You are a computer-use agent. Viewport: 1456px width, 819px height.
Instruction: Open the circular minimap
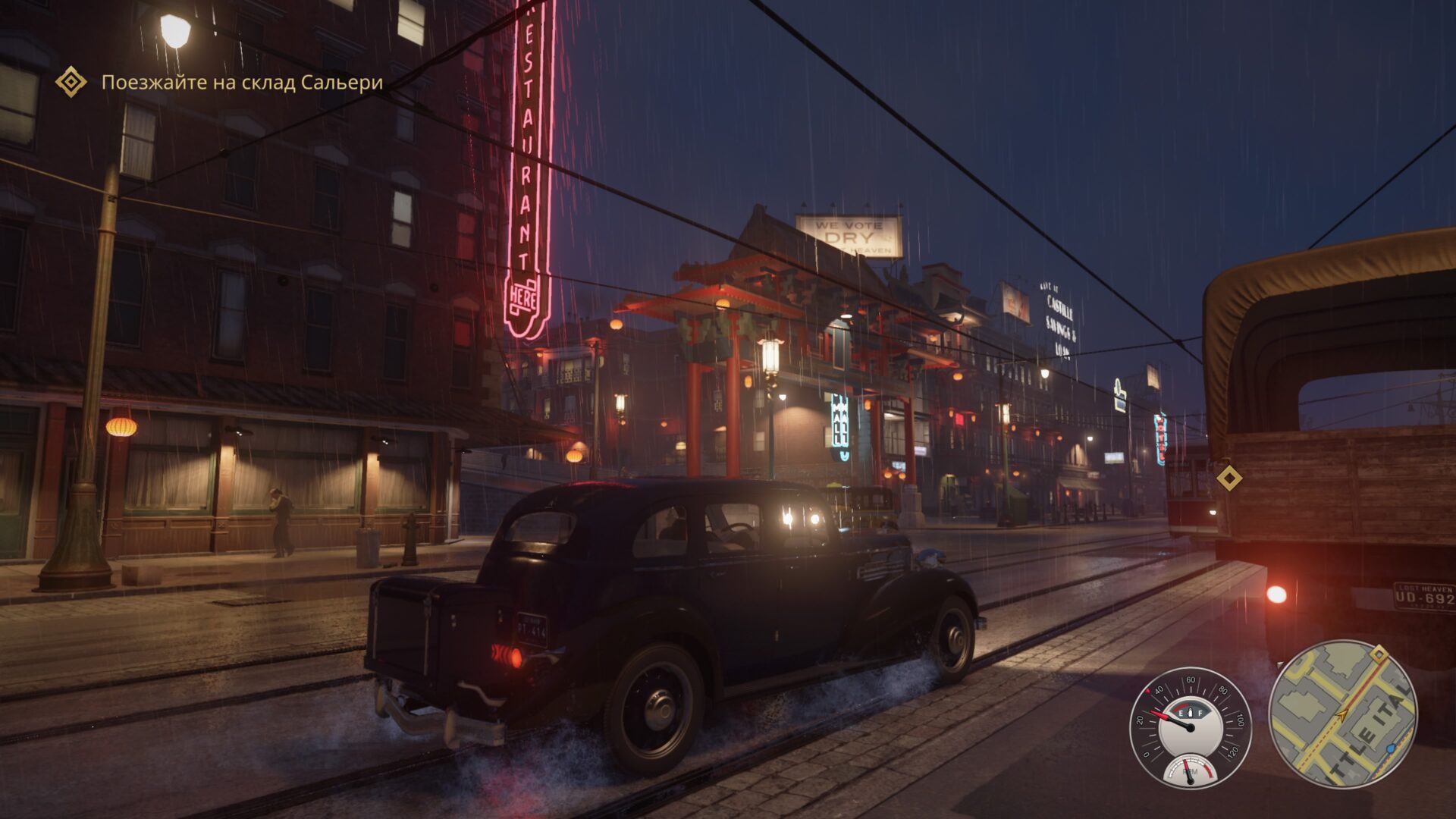(x=1341, y=714)
